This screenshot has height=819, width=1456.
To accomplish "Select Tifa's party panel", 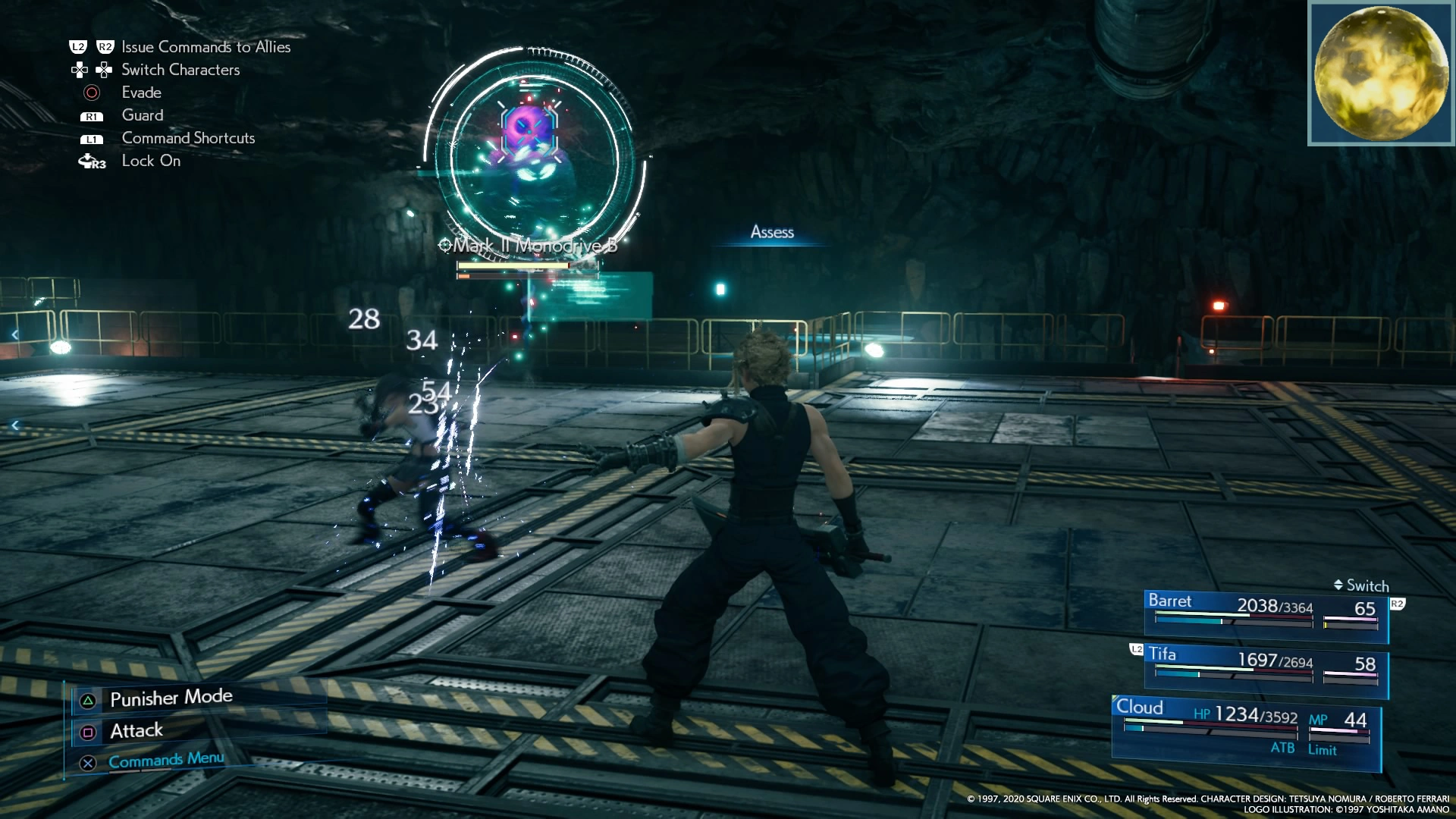I will coord(1265,667).
